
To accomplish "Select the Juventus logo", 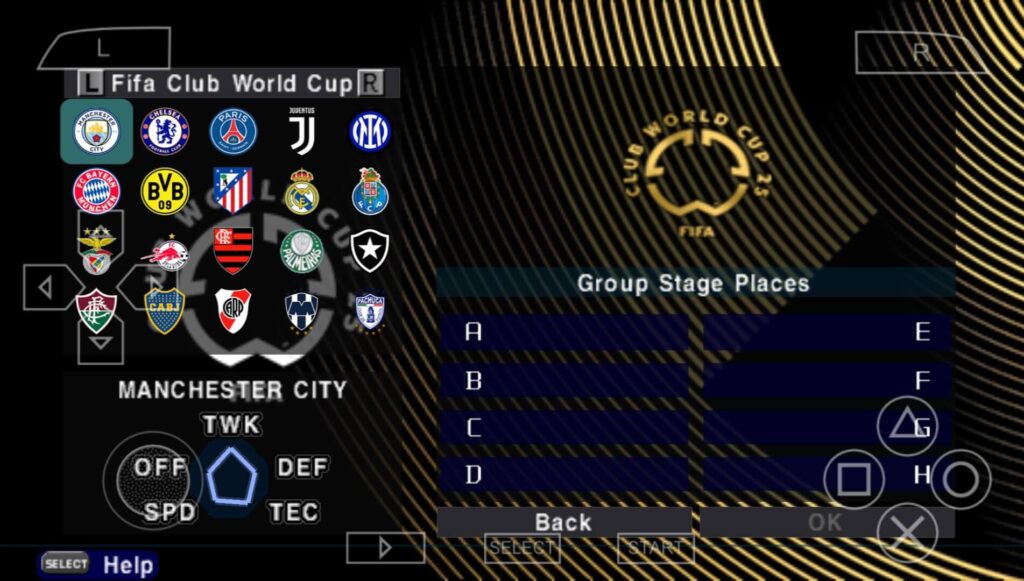I will tap(301, 132).
